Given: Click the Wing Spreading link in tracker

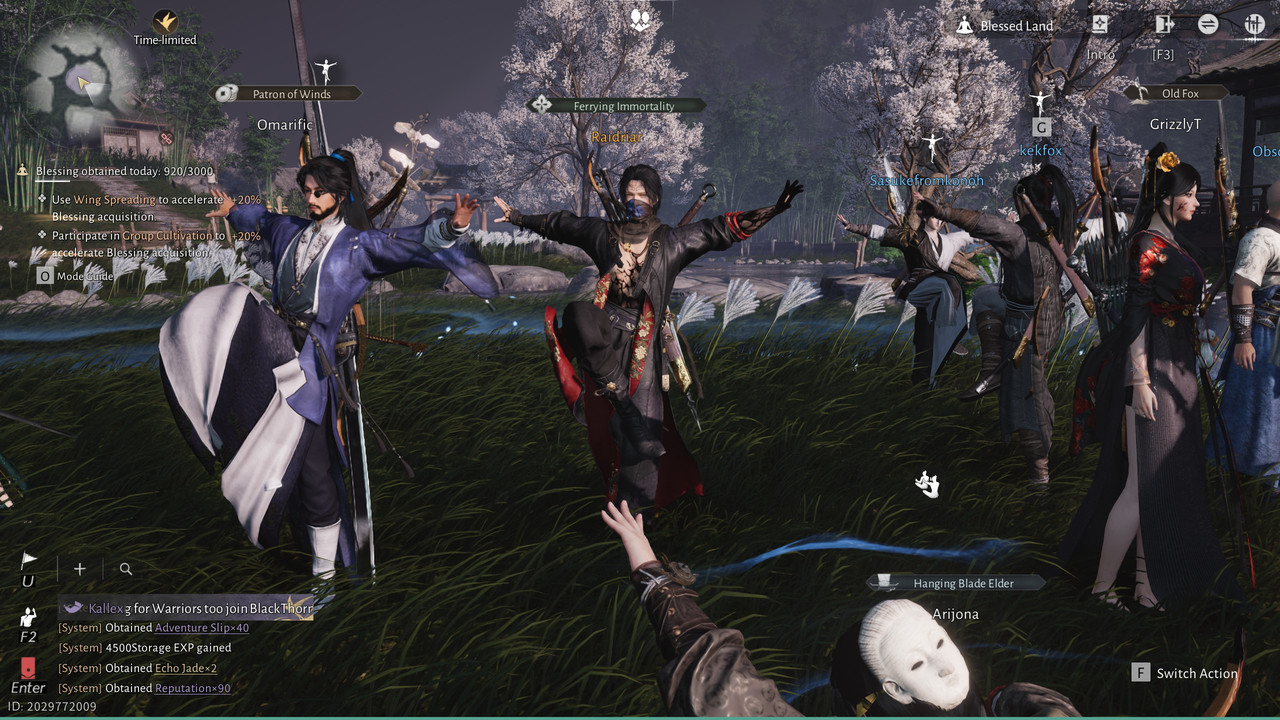Looking at the screenshot, I should pos(114,200).
